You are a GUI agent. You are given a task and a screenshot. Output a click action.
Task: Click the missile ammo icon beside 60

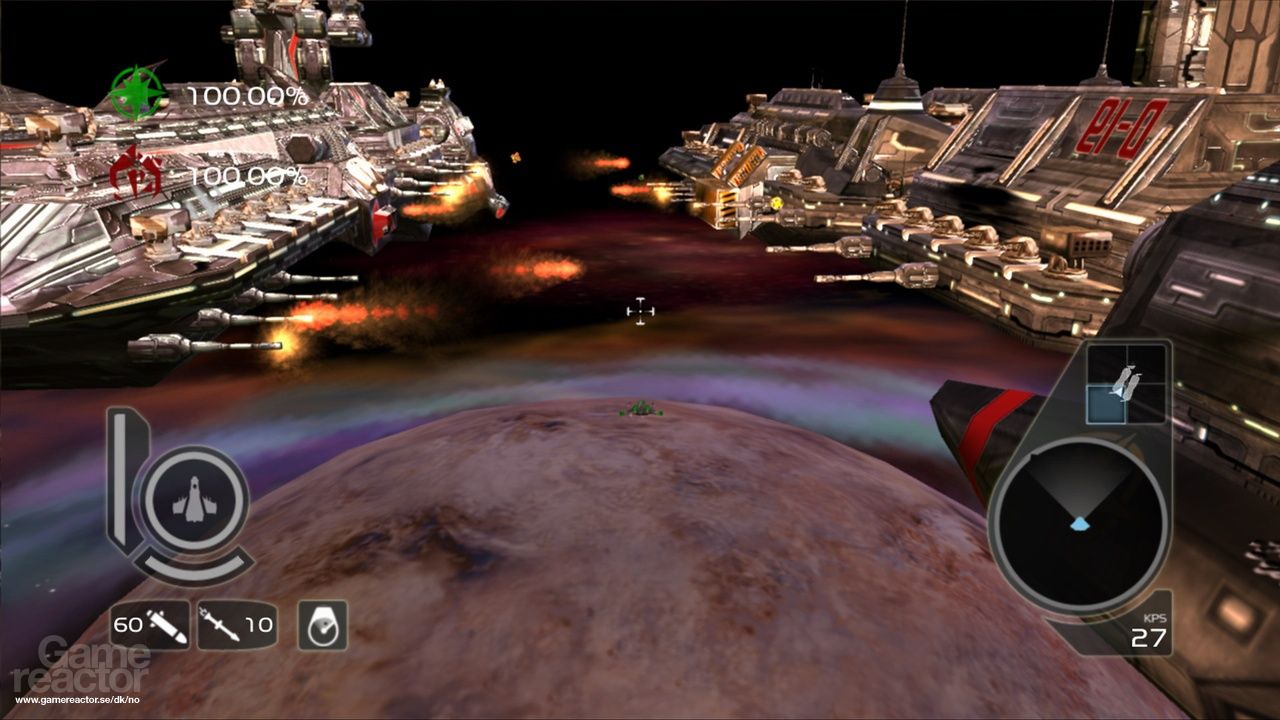tap(166, 628)
